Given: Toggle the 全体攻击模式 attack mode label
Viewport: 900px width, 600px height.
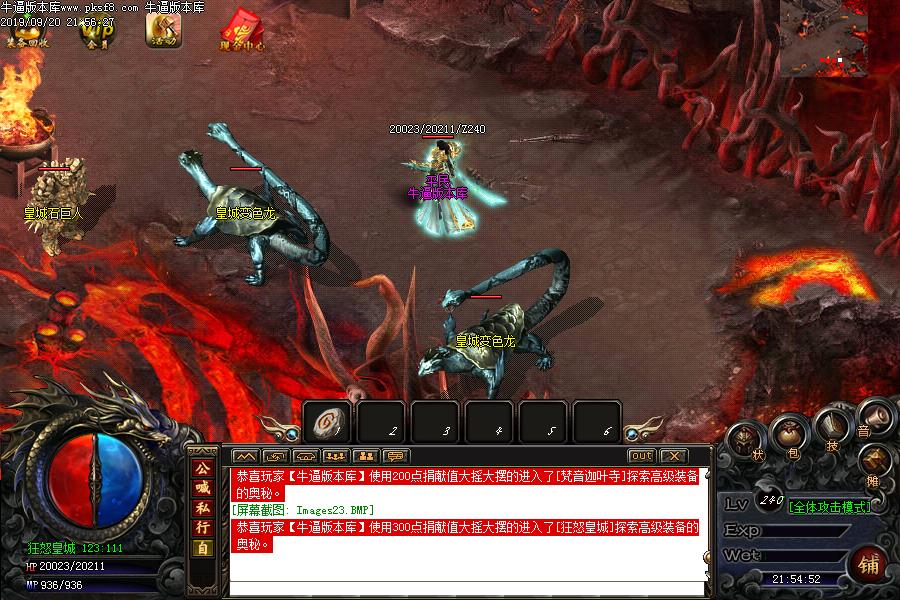Looking at the screenshot, I should pos(828,506).
